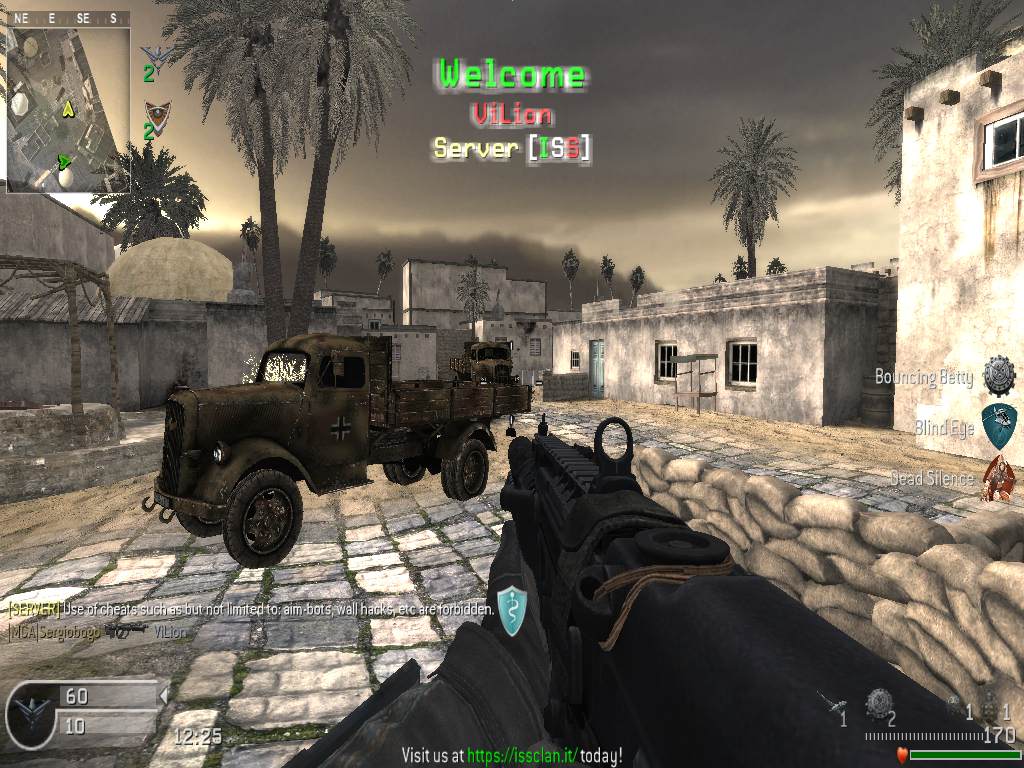Click the compass heading strip
1024x768 pixels.
(68, 18)
